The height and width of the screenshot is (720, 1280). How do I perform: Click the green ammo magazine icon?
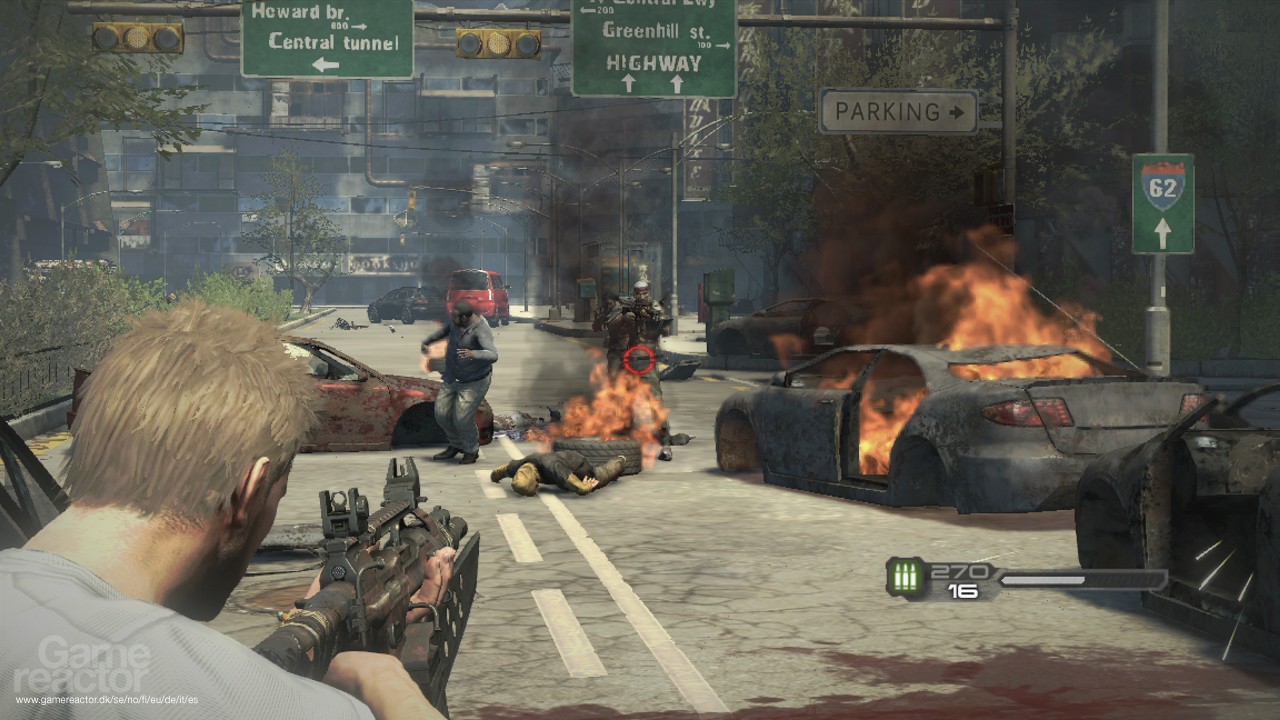pyautogui.click(x=905, y=578)
